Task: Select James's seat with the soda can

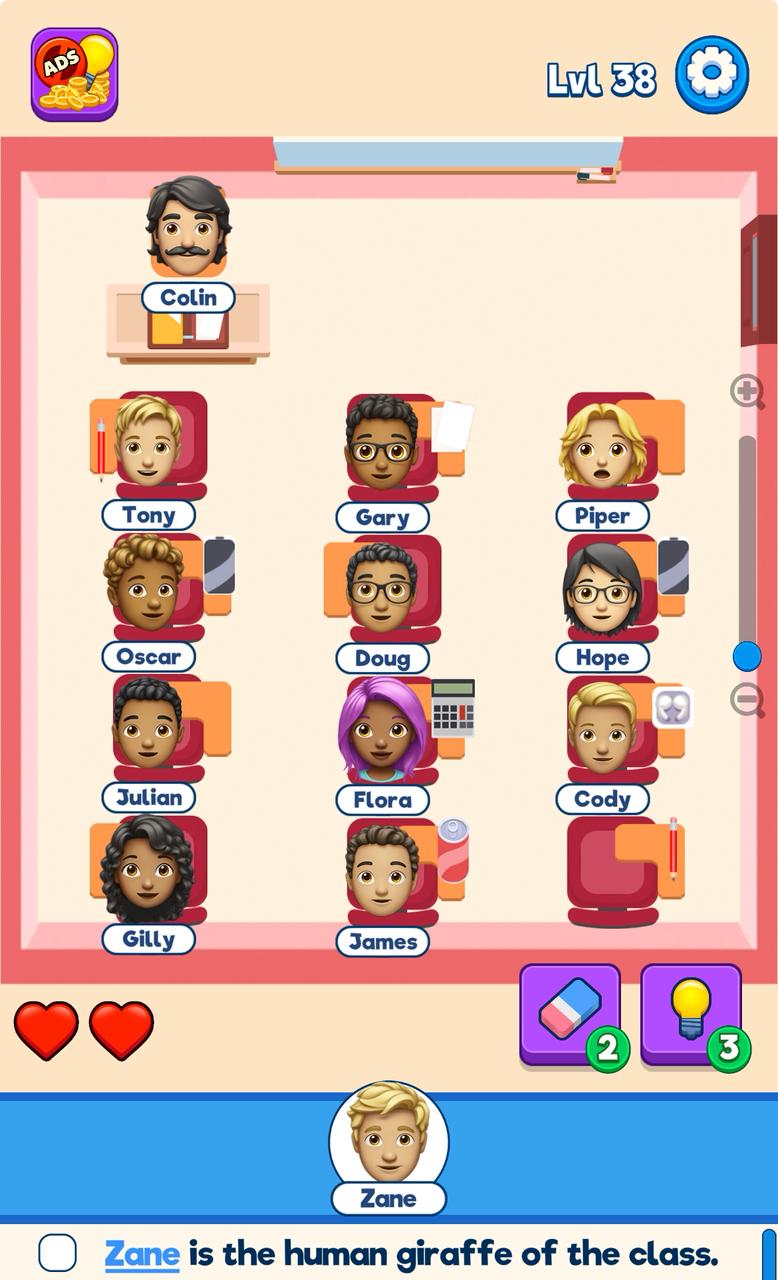Action: click(383, 870)
